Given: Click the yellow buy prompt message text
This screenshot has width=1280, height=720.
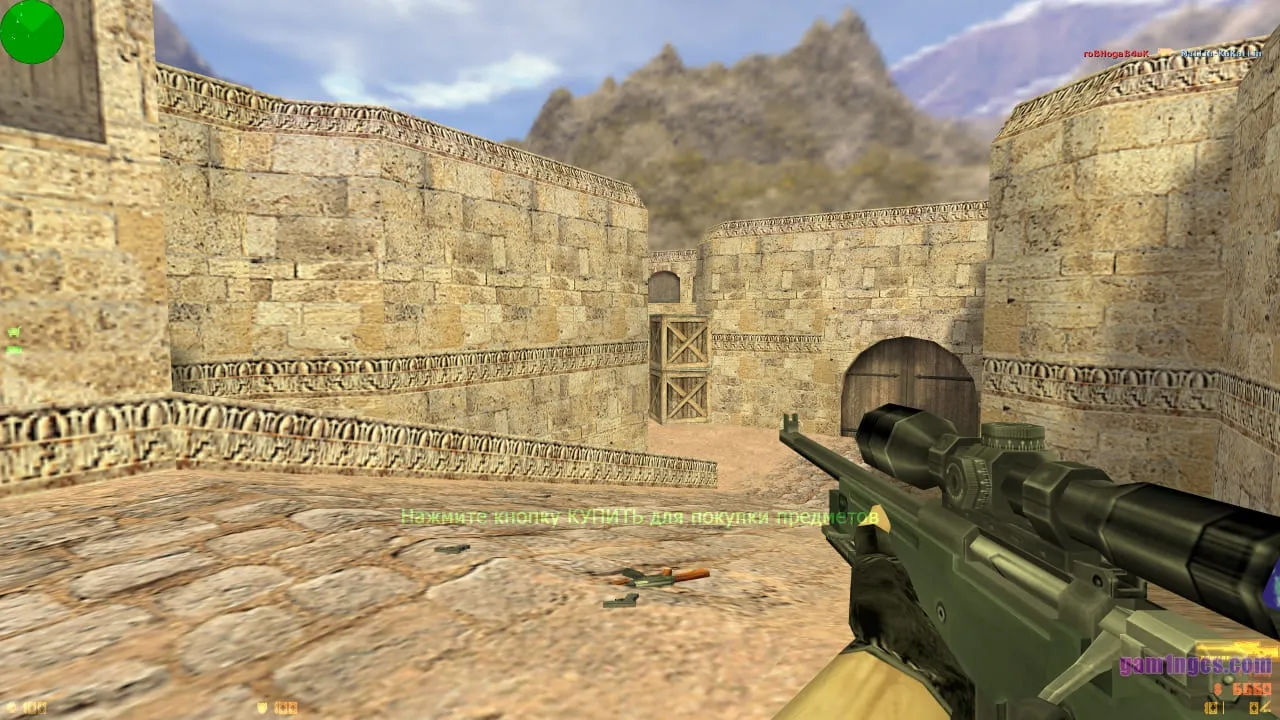Looking at the screenshot, I should coord(640,519).
